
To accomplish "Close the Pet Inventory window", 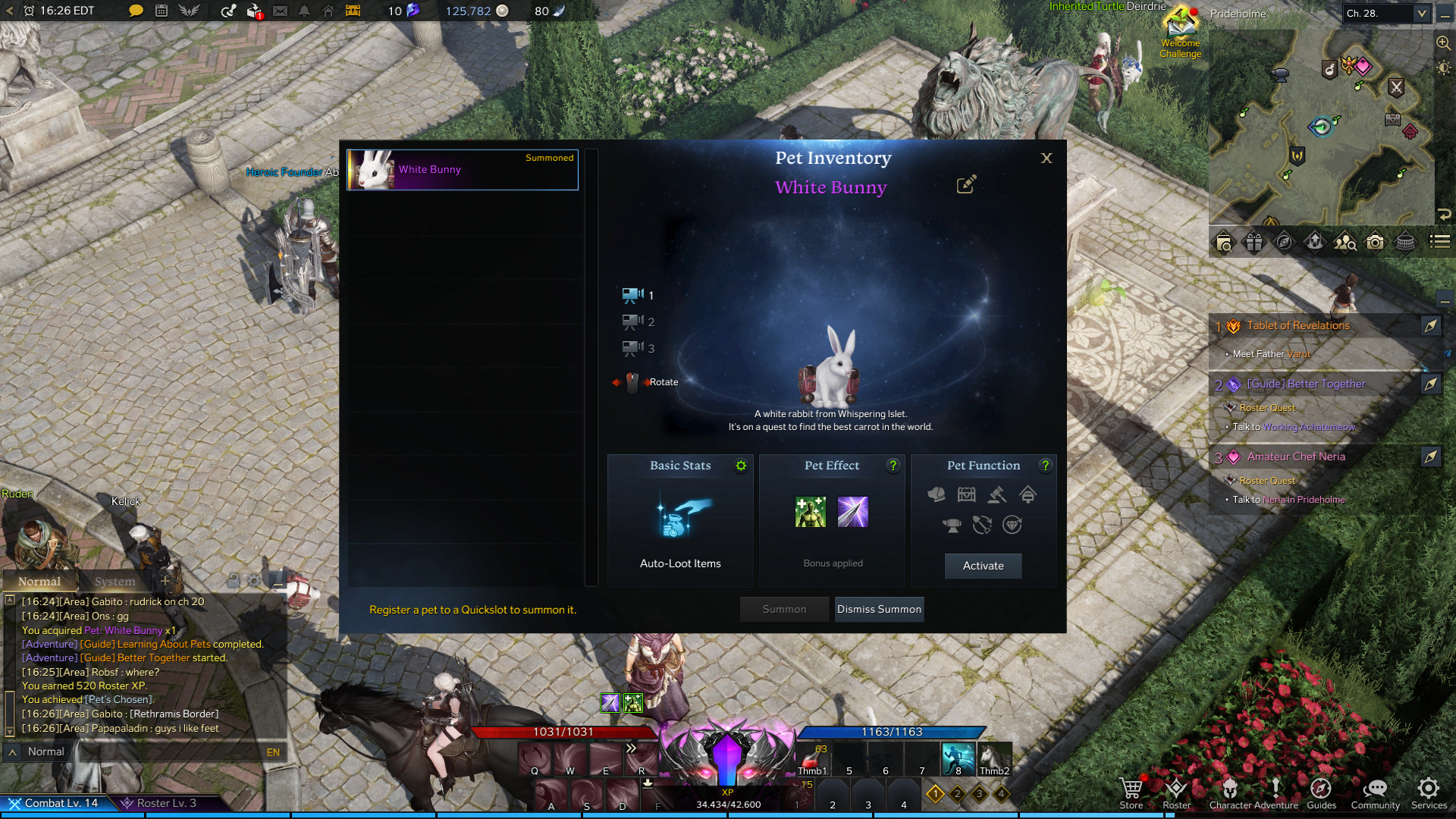I will 1046,158.
